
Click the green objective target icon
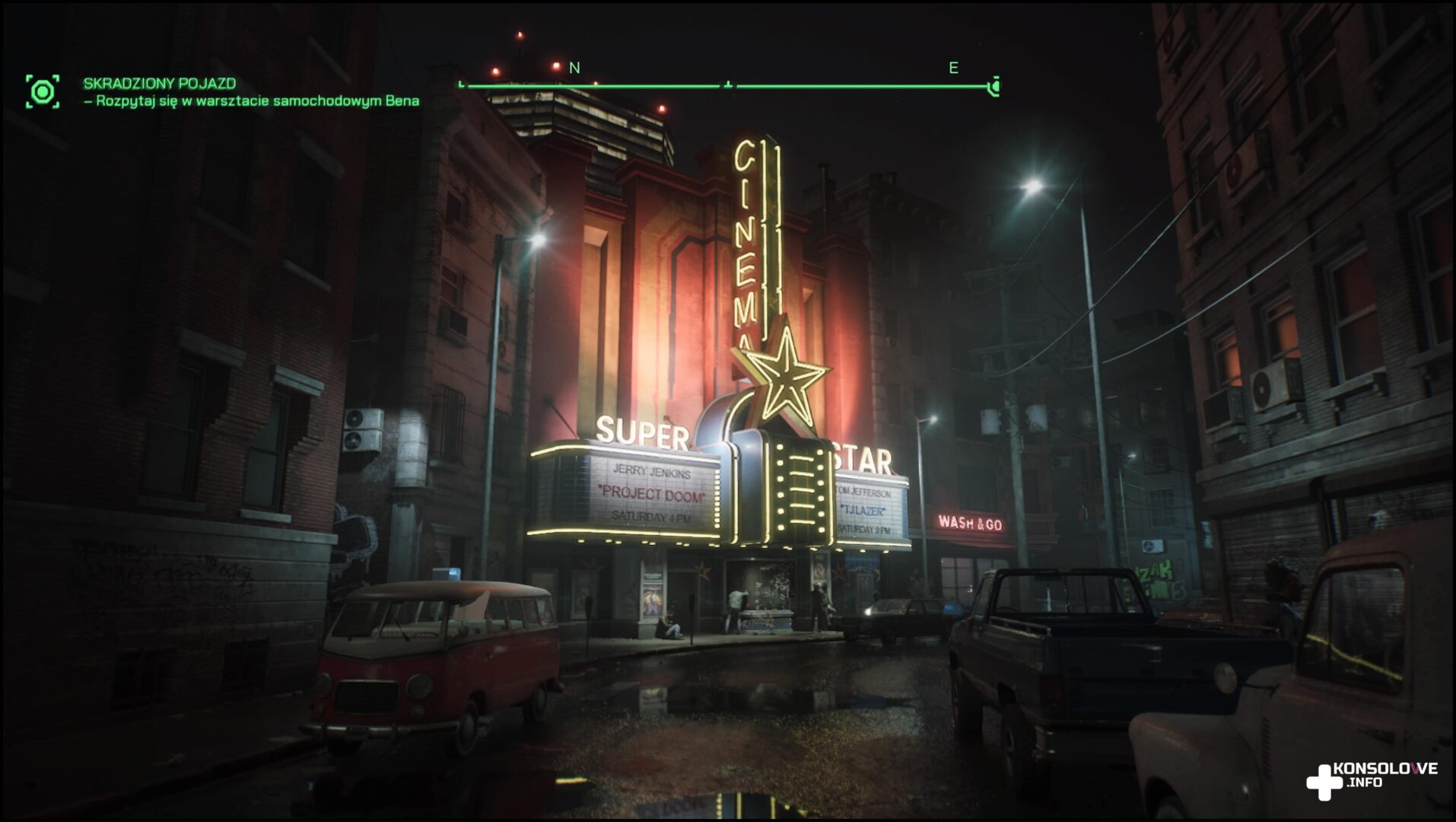point(43,92)
